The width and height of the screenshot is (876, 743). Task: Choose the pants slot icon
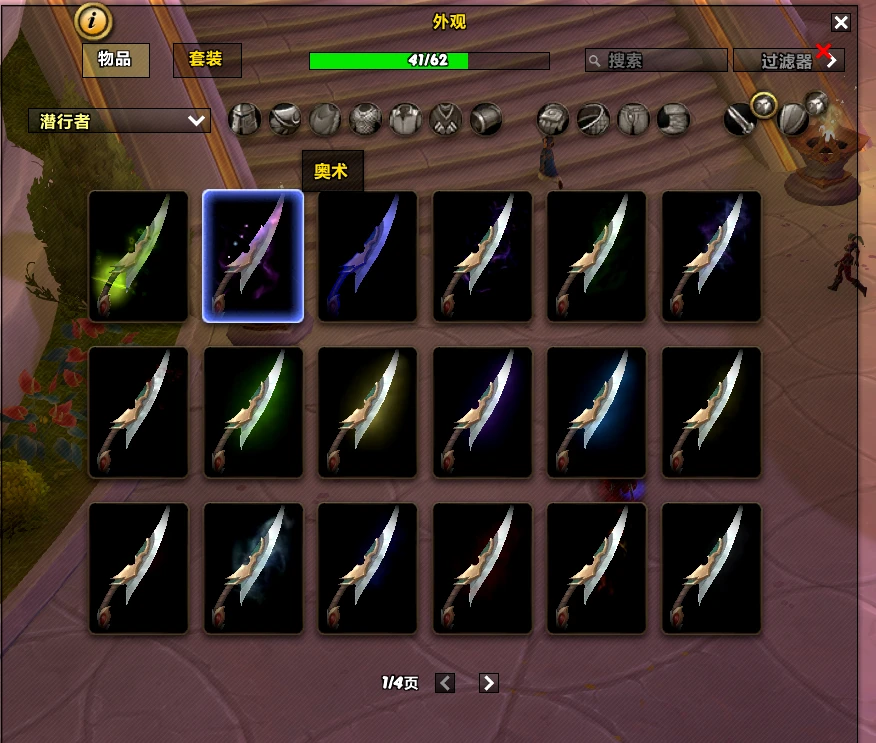pyautogui.click(x=633, y=120)
